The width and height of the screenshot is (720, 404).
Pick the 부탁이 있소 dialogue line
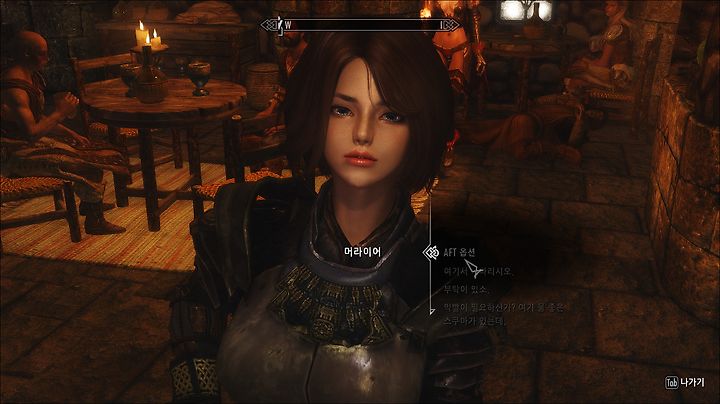click(x=470, y=287)
